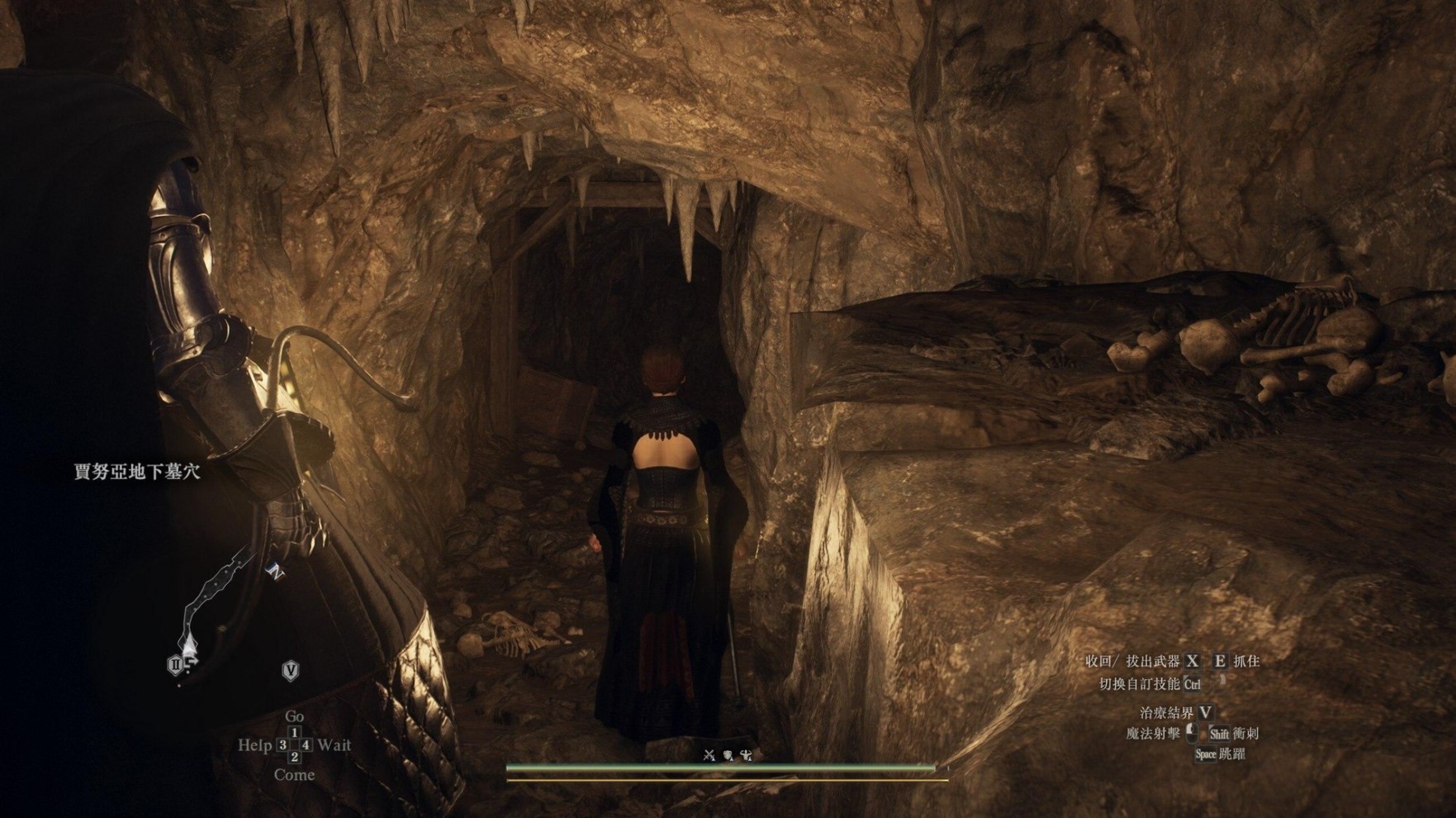The image size is (1456, 818).
Task: Select the stairs exit icon on the minimap
Action: (x=190, y=663)
